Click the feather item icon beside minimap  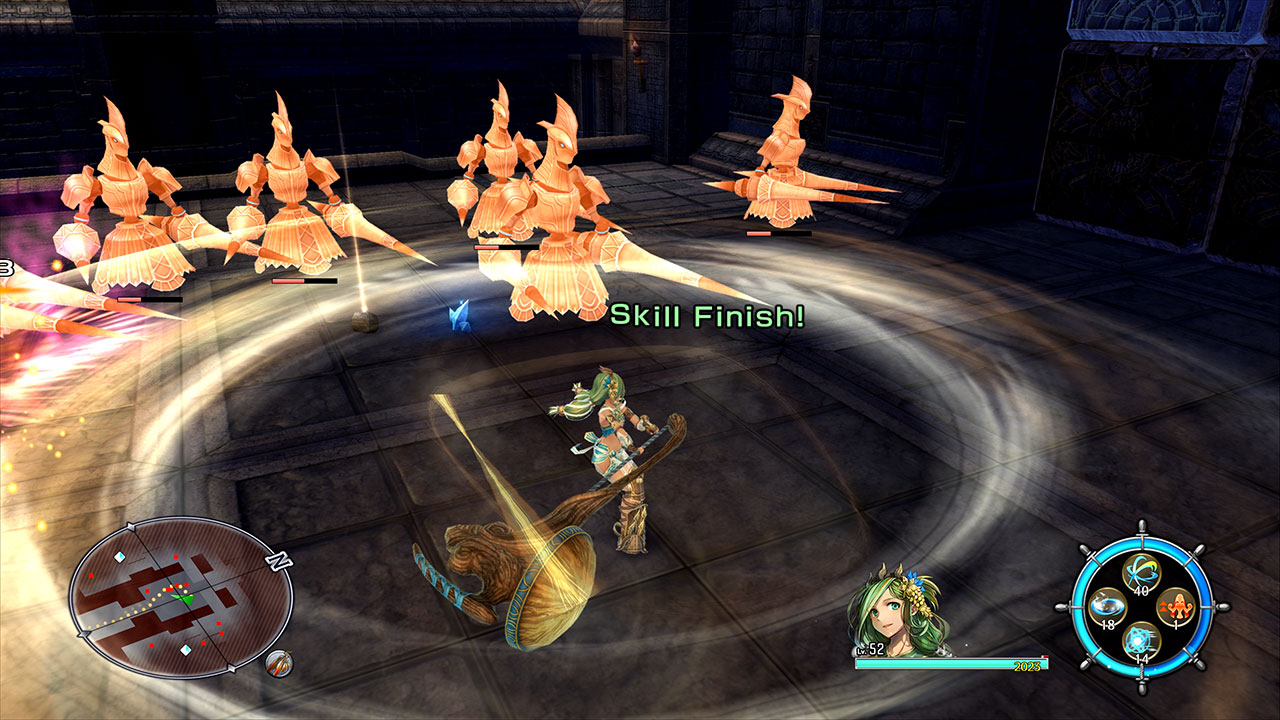tap(279, 662)
